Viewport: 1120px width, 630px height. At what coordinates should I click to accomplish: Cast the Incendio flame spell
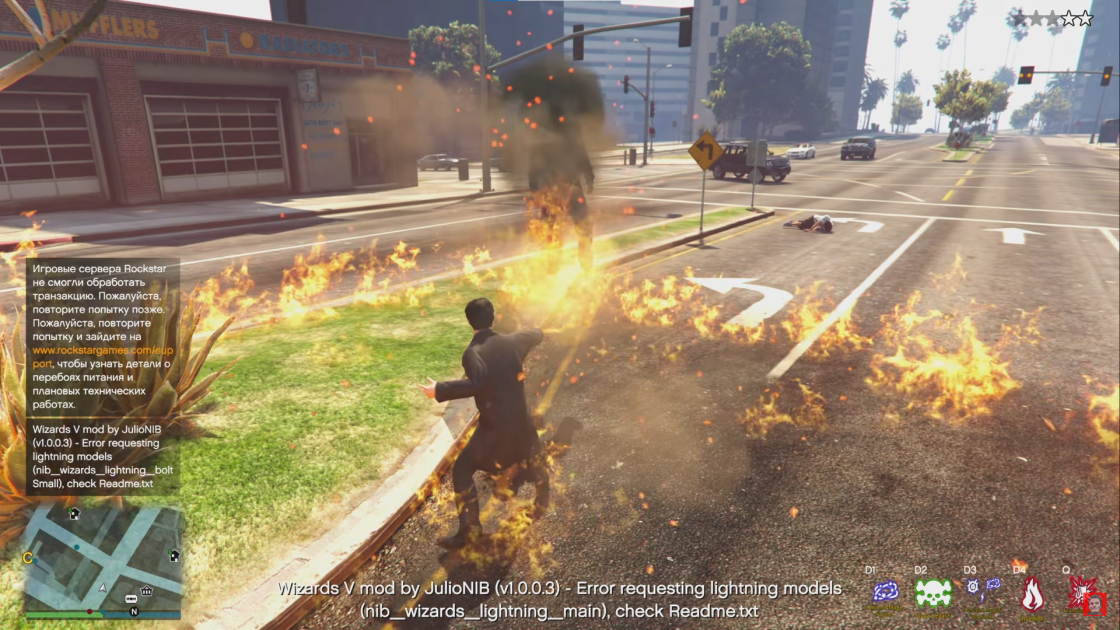(x=1031, y=594)
